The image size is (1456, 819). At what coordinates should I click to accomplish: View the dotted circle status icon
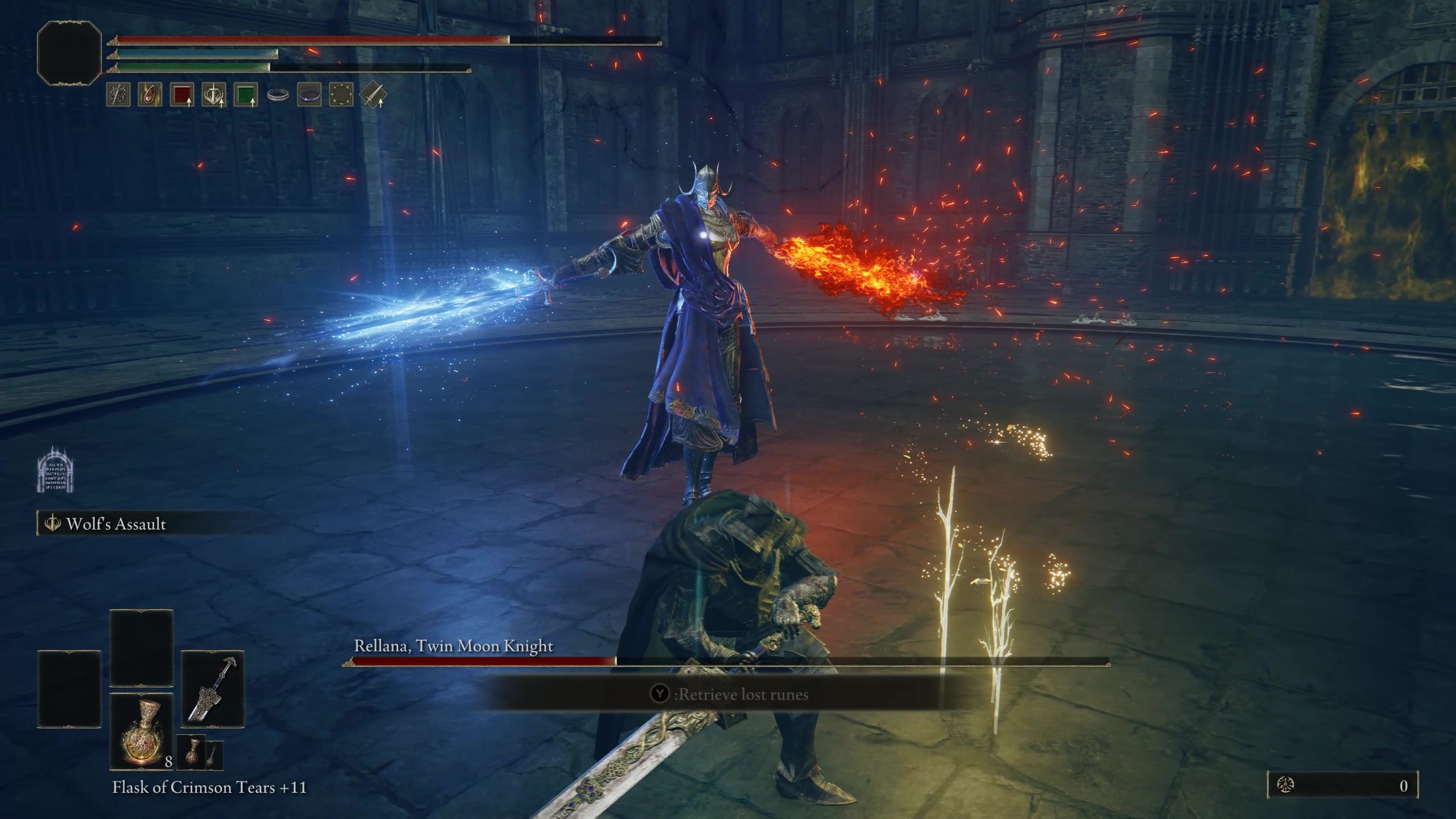(x=341, y=95)
